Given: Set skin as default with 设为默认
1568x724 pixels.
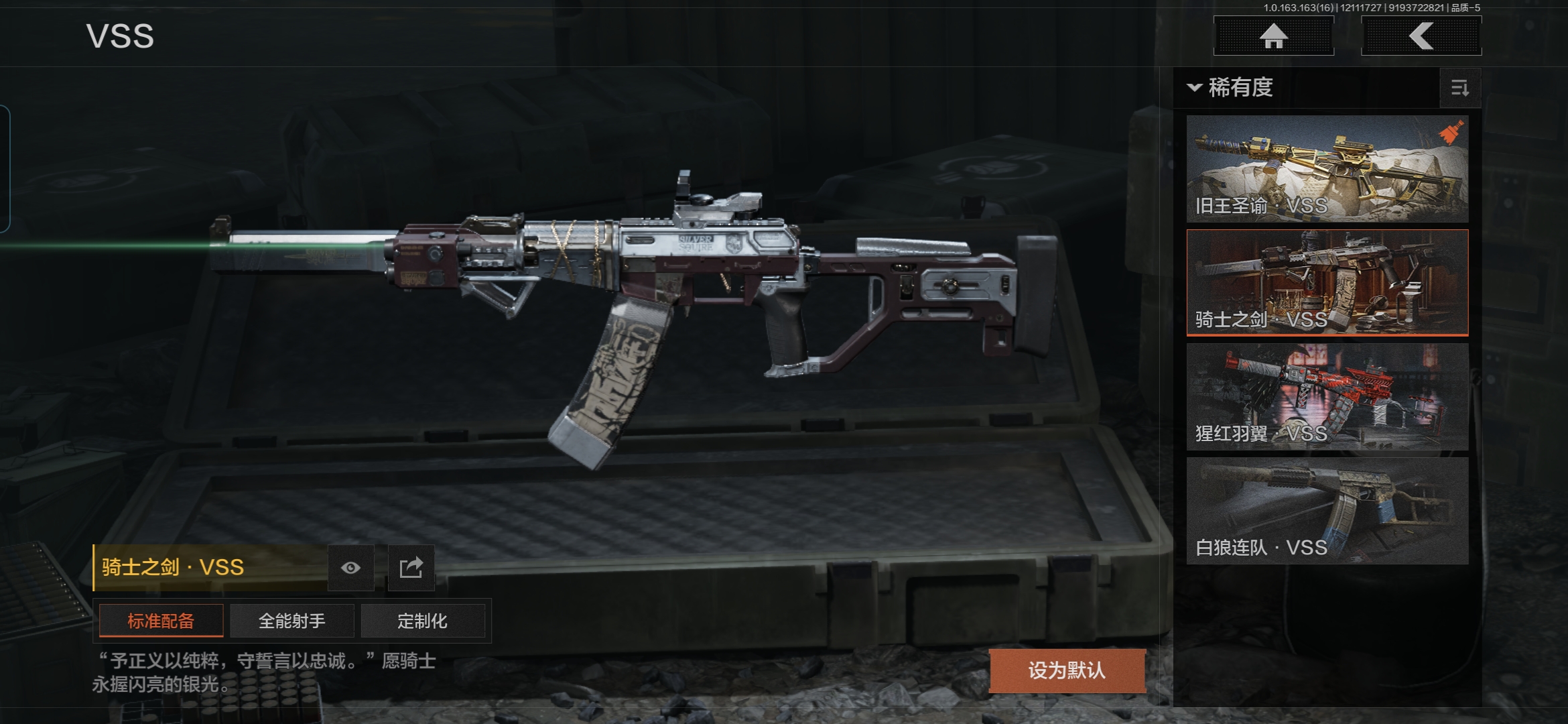Looking at the screenshot, I should pos(1067,670).
